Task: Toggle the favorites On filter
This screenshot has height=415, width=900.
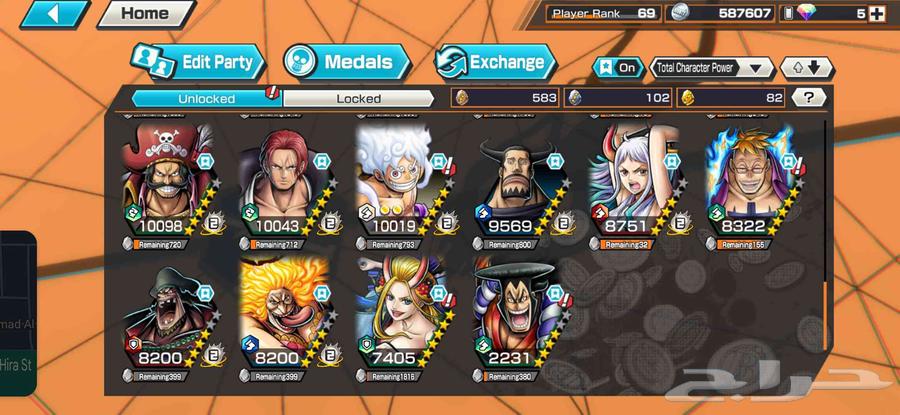Action: (x=618, y=67)
